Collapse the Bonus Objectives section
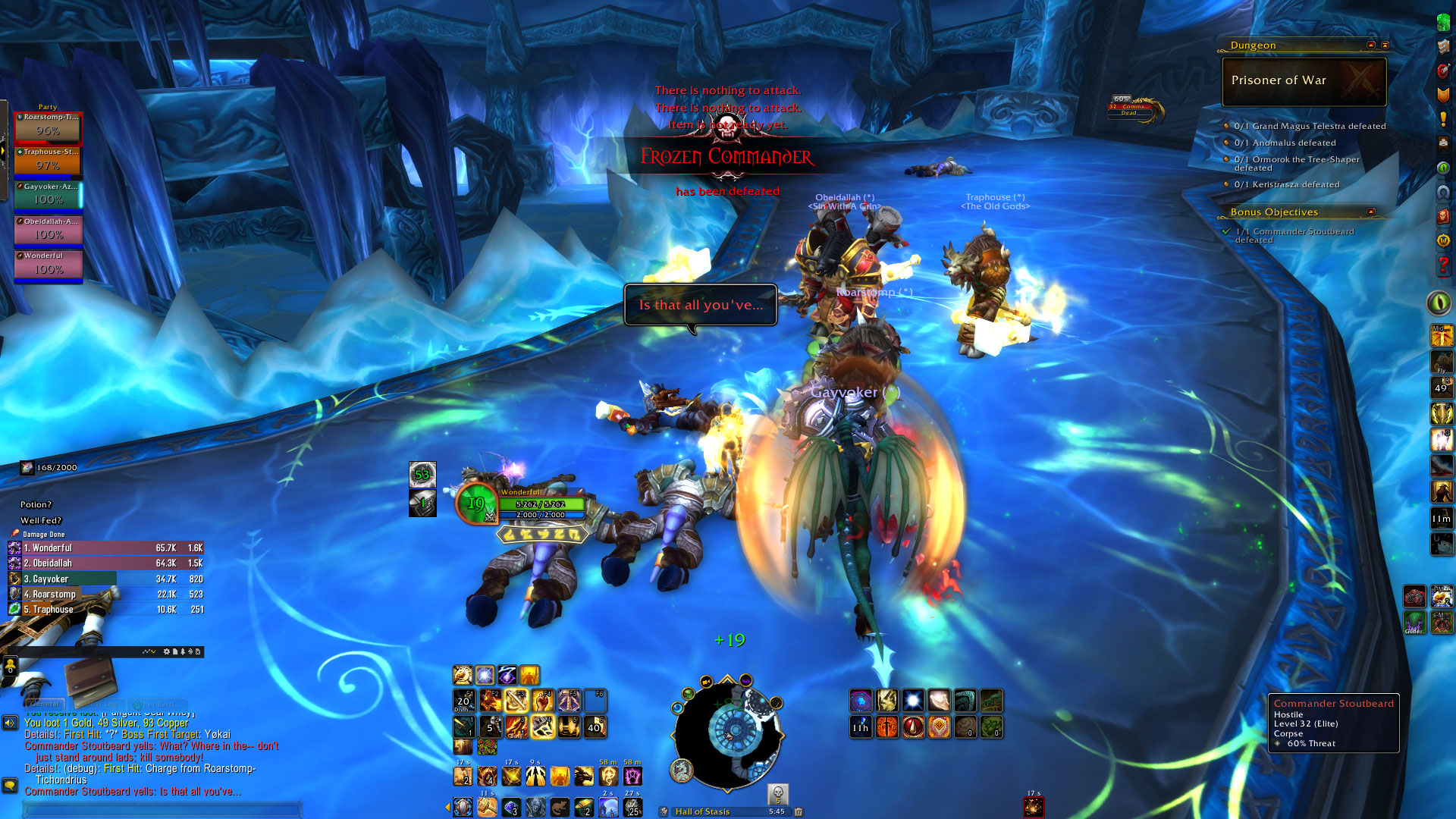 click(1370, 212)
